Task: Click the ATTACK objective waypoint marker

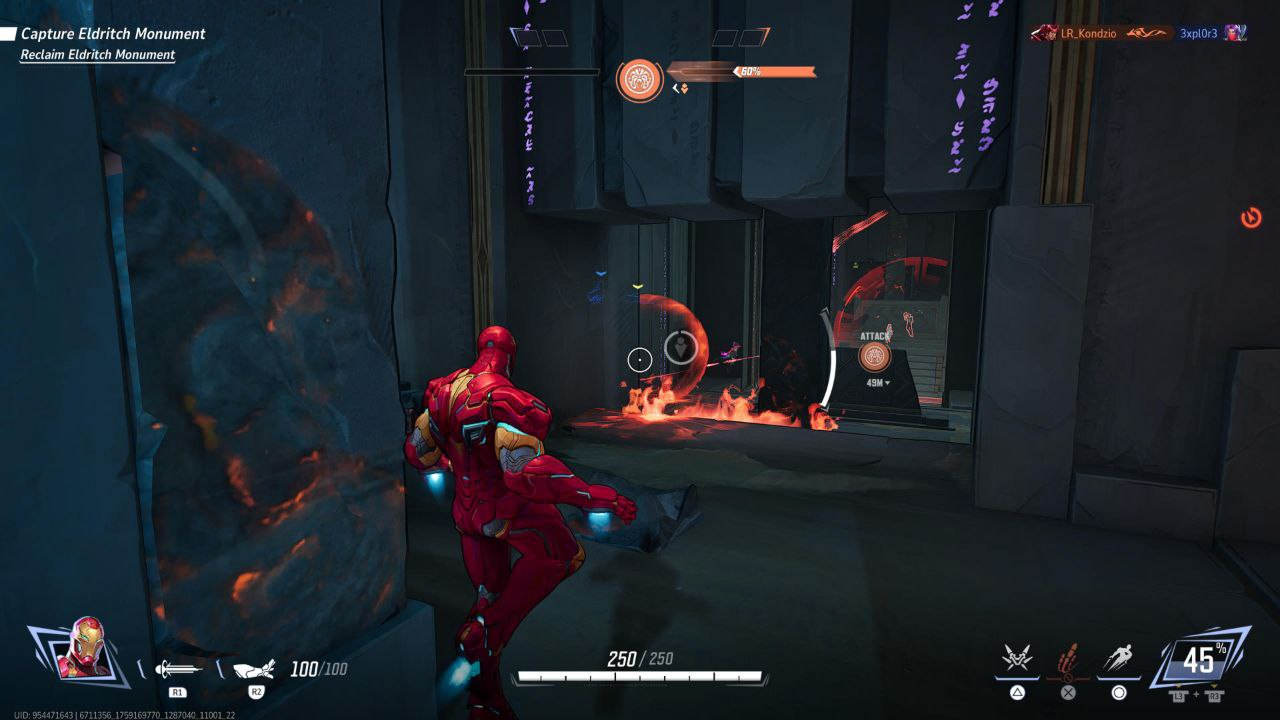Action: [875, 356]
